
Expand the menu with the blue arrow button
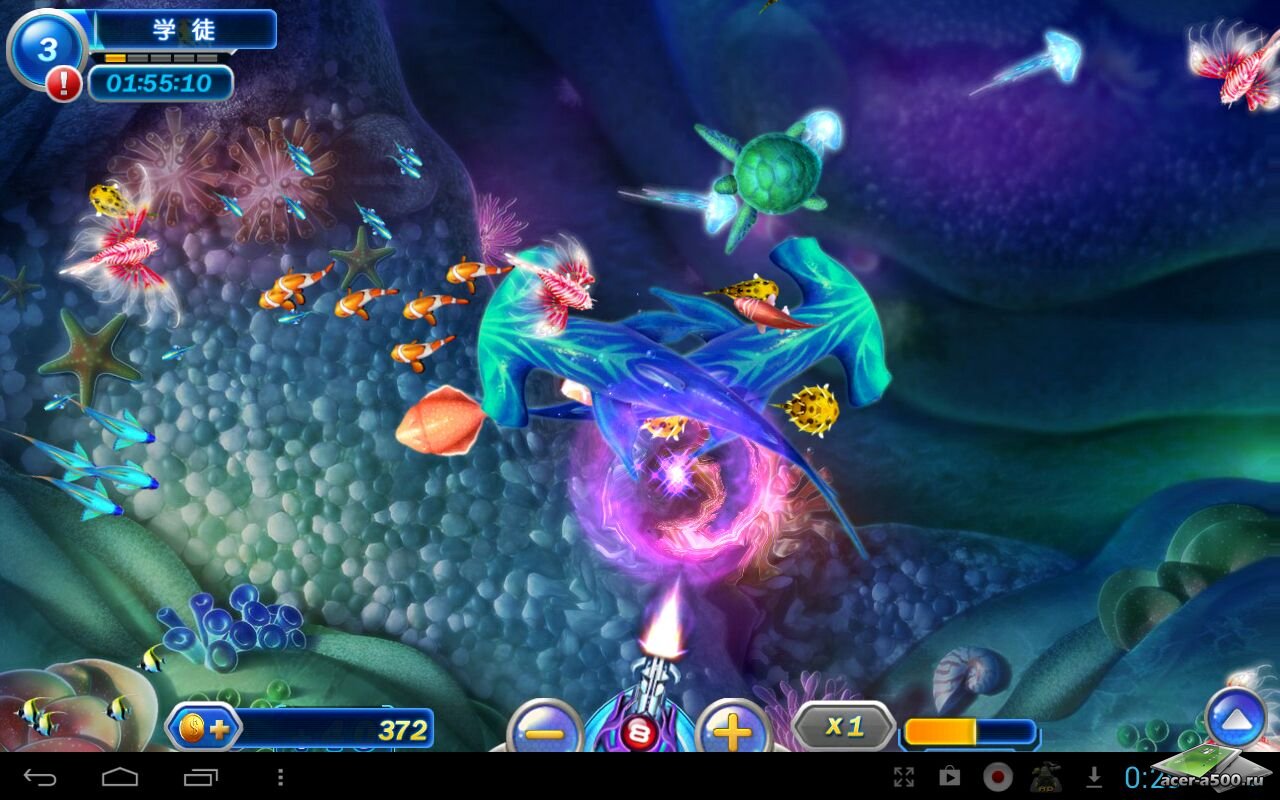click(1236, 717)
